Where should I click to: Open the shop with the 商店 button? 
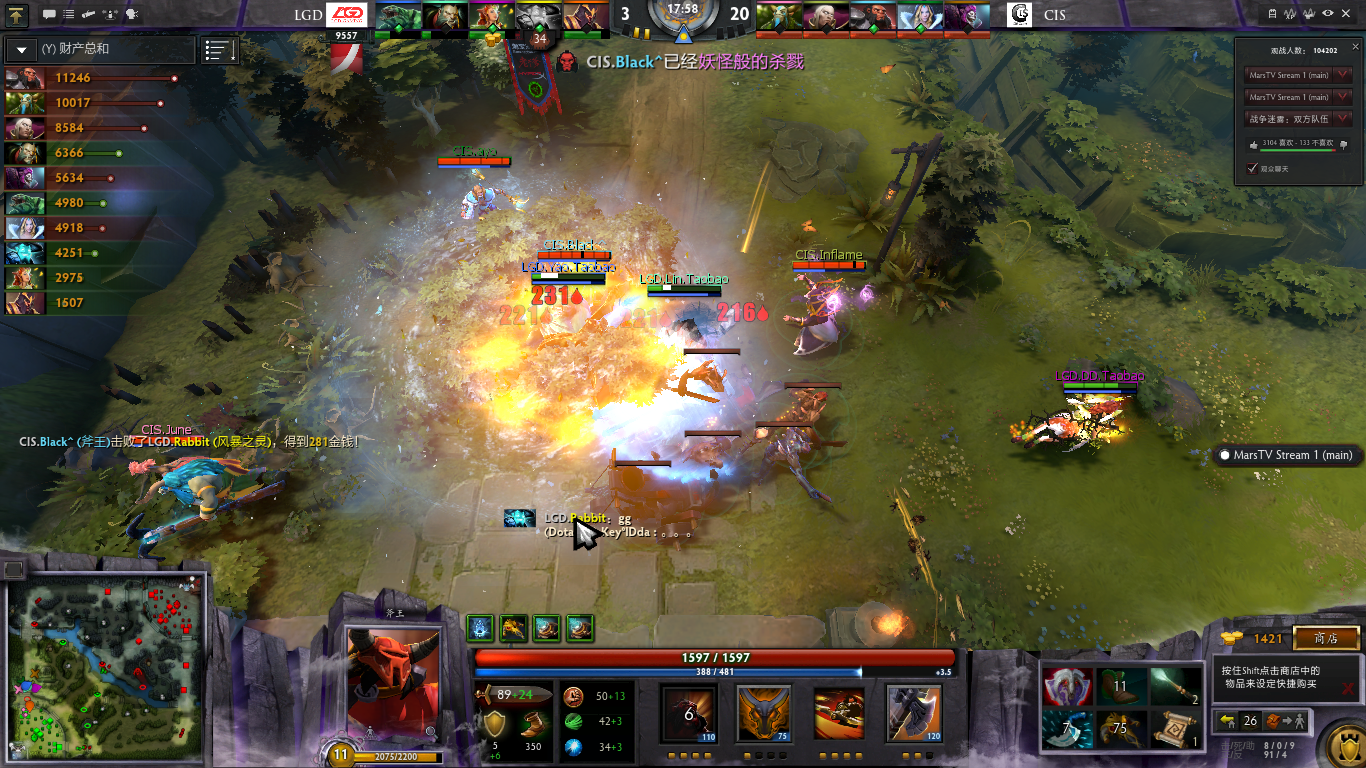pyautogui.click(x=1326, y=638)
